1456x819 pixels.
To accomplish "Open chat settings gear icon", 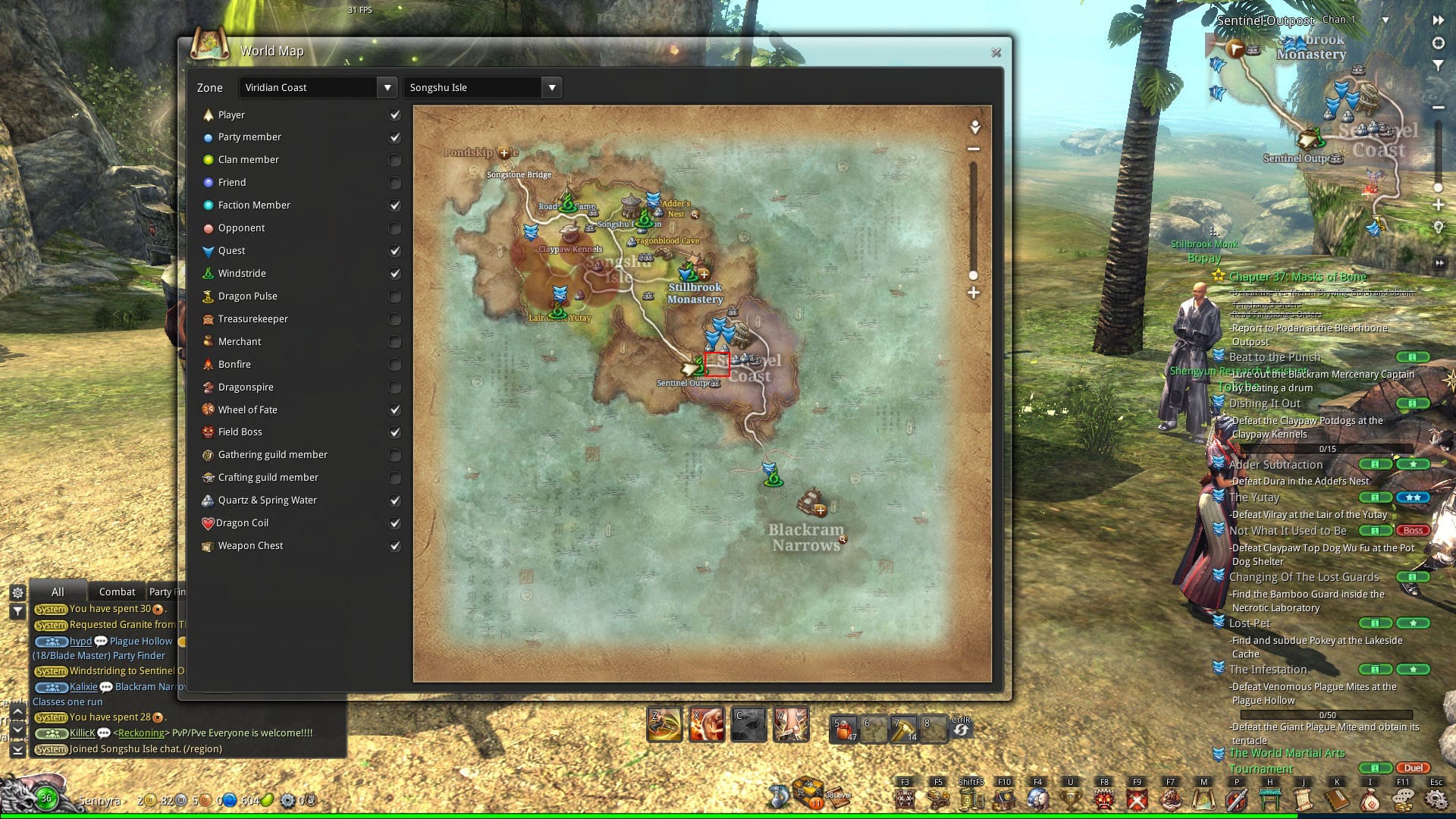I will point(17,592).
